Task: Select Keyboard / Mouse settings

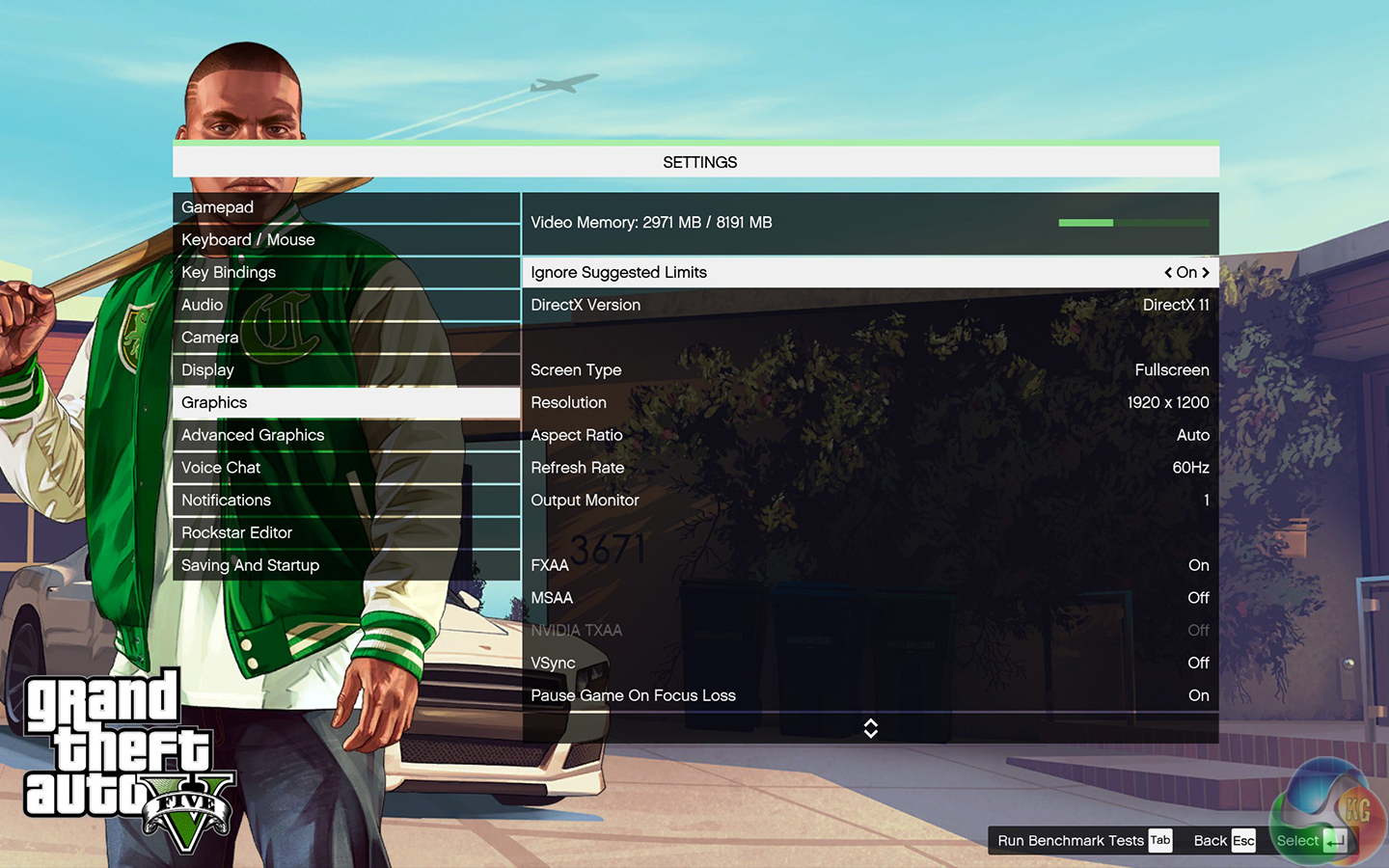Action: point(345,240)
